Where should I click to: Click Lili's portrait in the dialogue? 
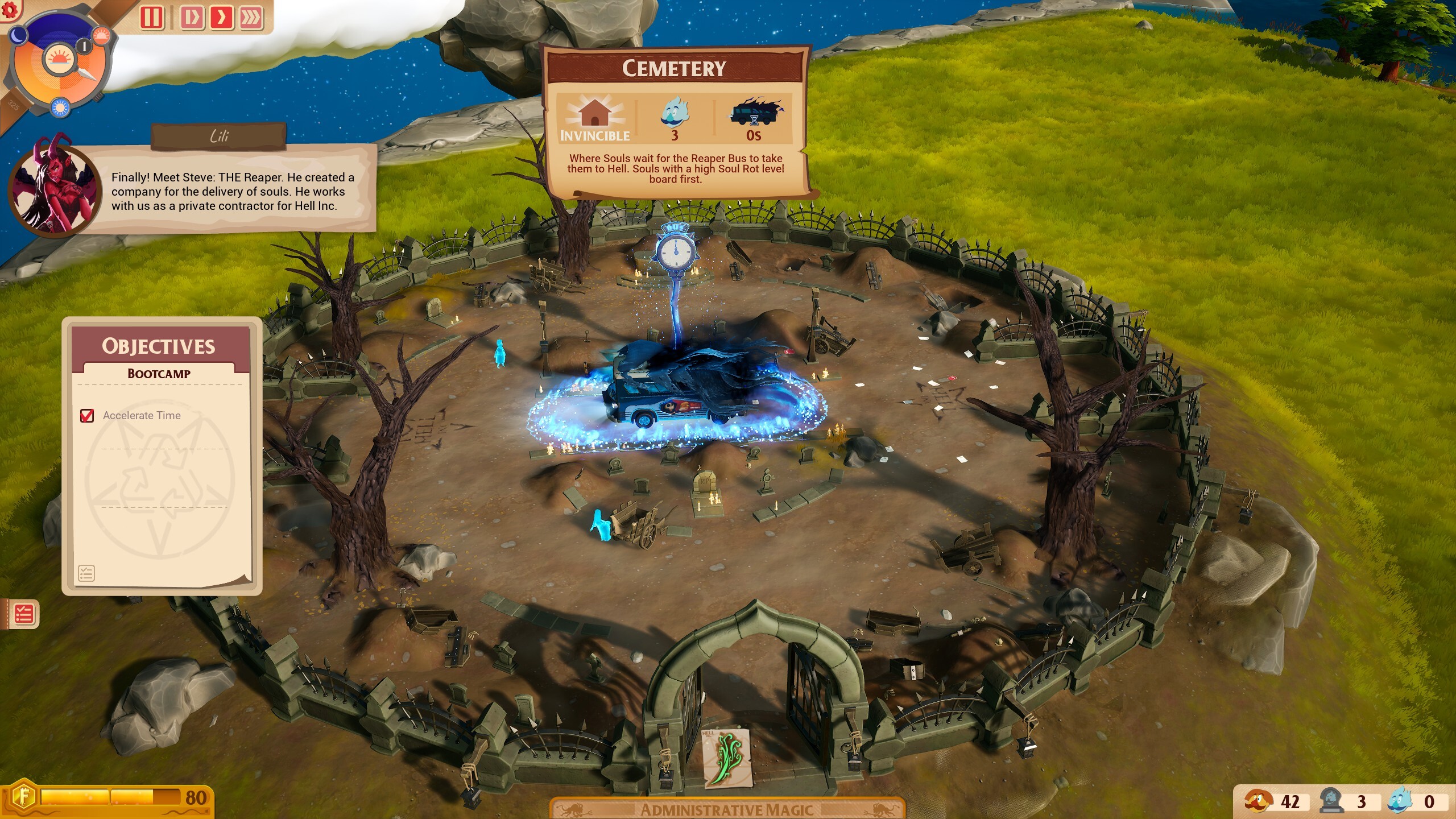pyautogui.click(x=55, y=186)
